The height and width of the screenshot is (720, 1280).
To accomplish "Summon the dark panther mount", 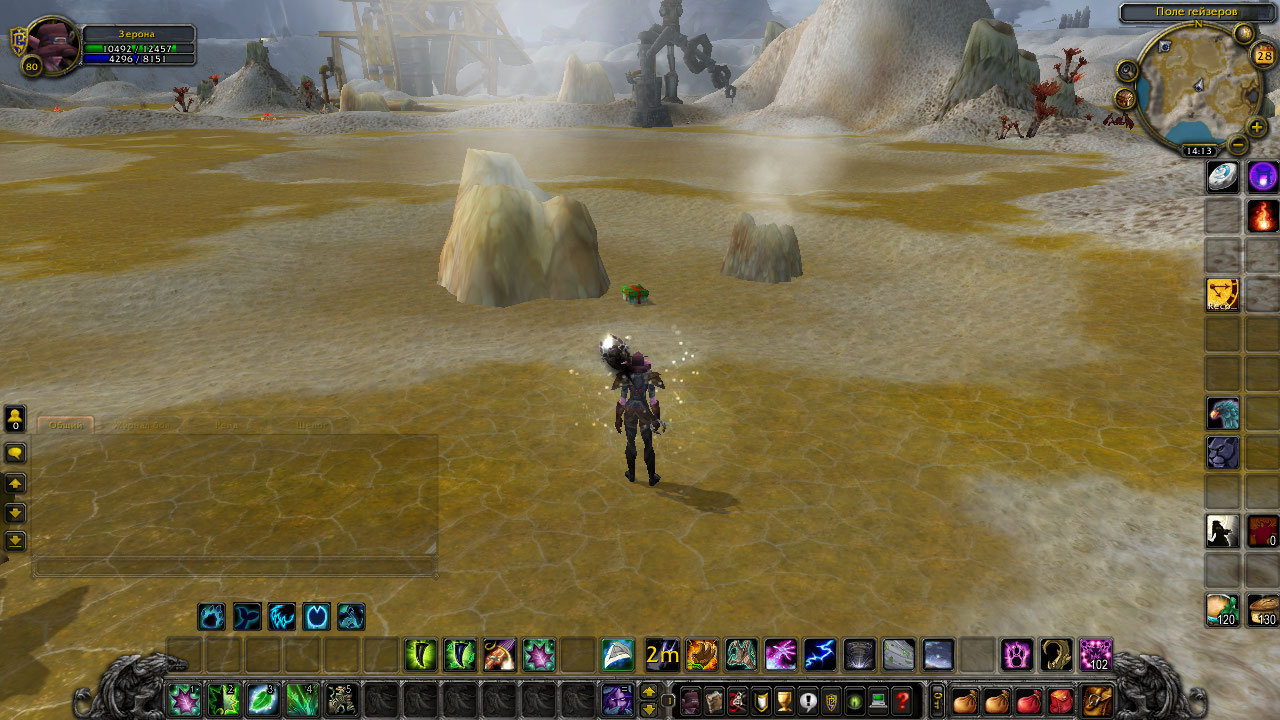I will (1223, 452).
